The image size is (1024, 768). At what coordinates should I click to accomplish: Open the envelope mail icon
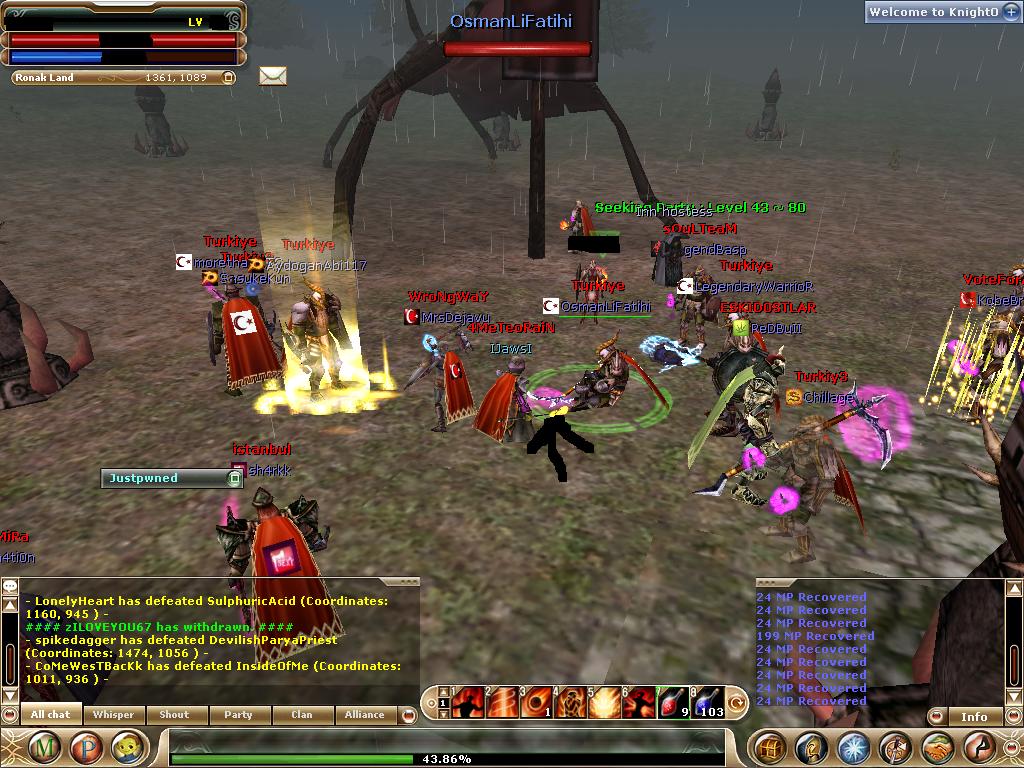pos(273,76)
